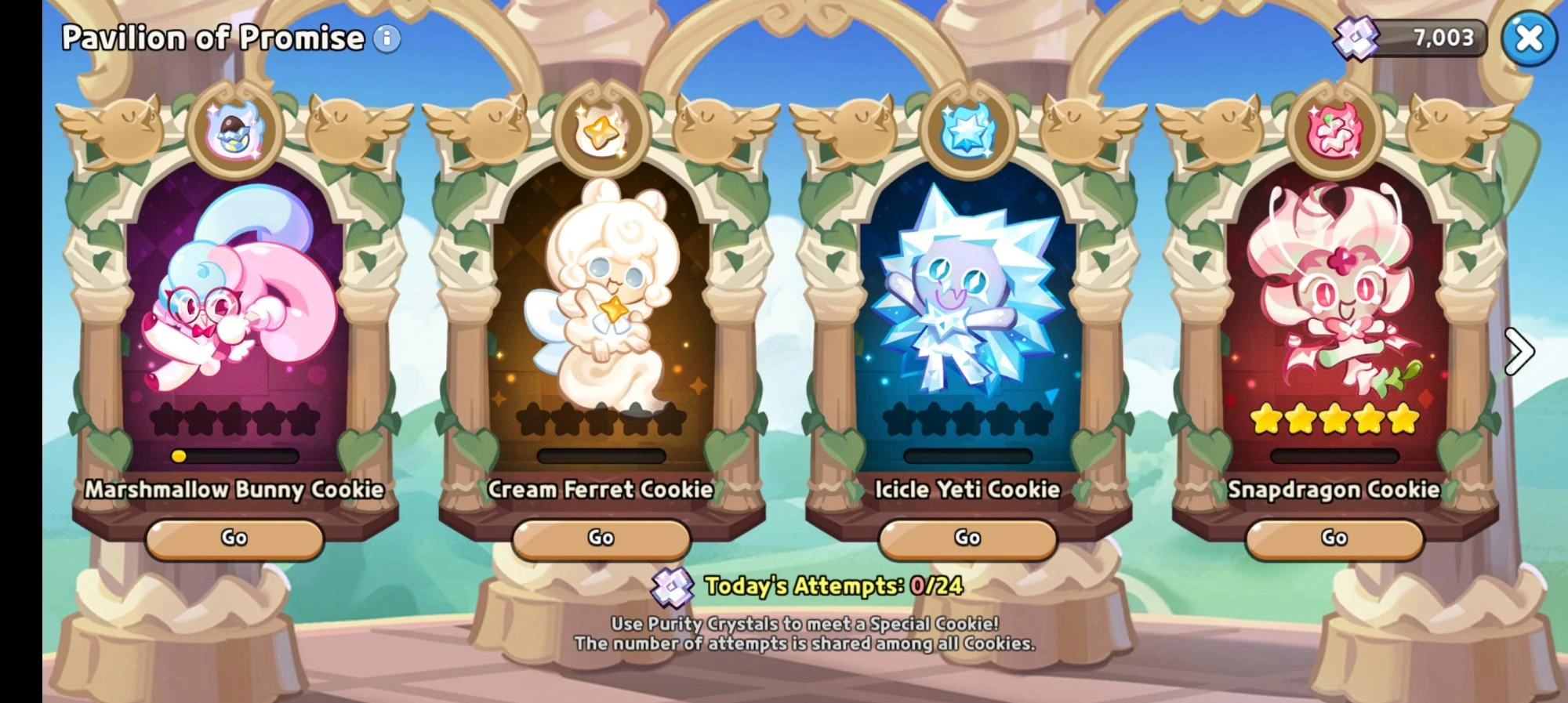This screenshot has width=1568, height=703.
Task: Click Icicle Yeti's ice crystal essence icon
Action: click(966, 128)
